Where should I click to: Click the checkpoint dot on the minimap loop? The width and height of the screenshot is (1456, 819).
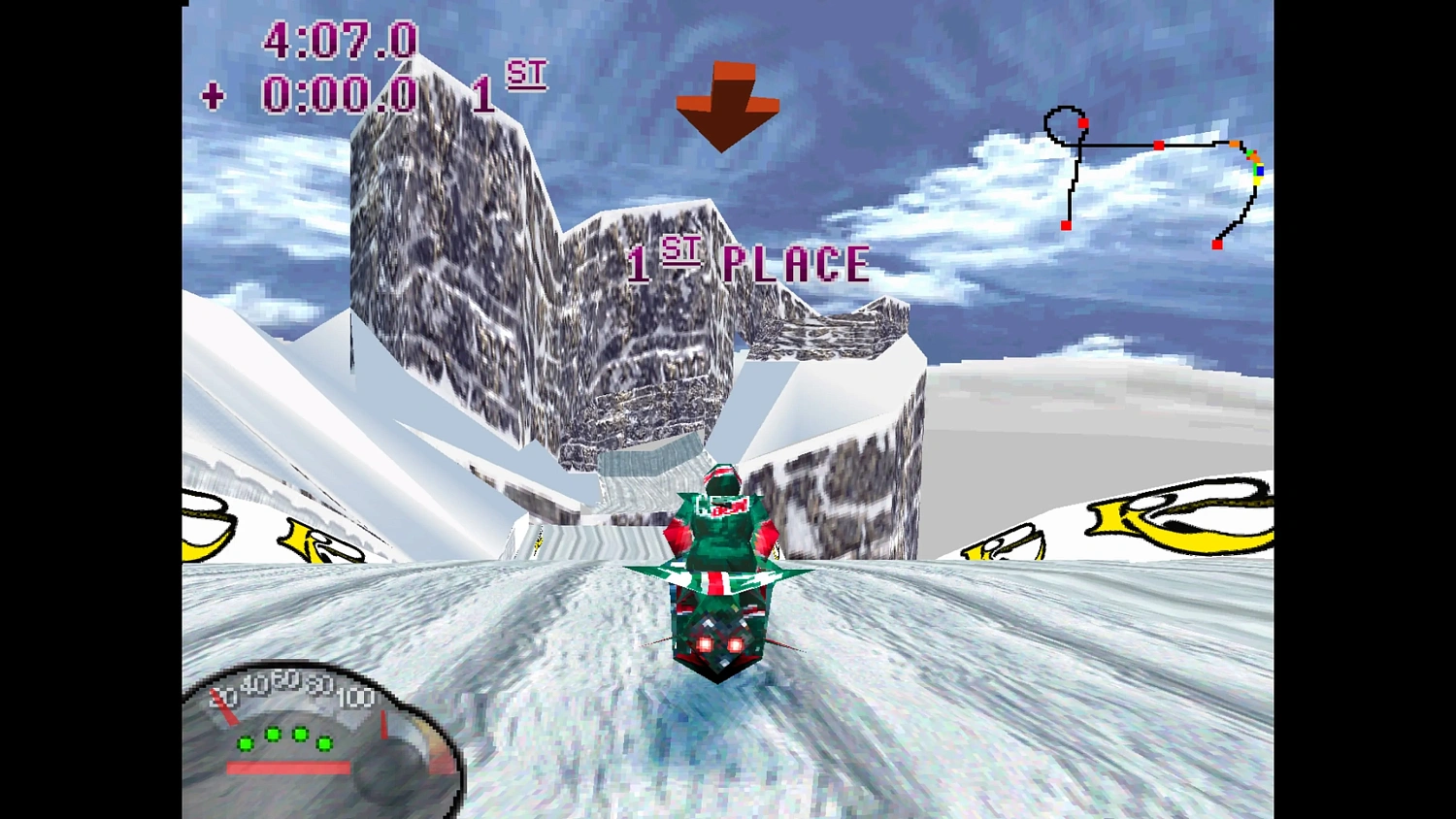point(1083,122)
